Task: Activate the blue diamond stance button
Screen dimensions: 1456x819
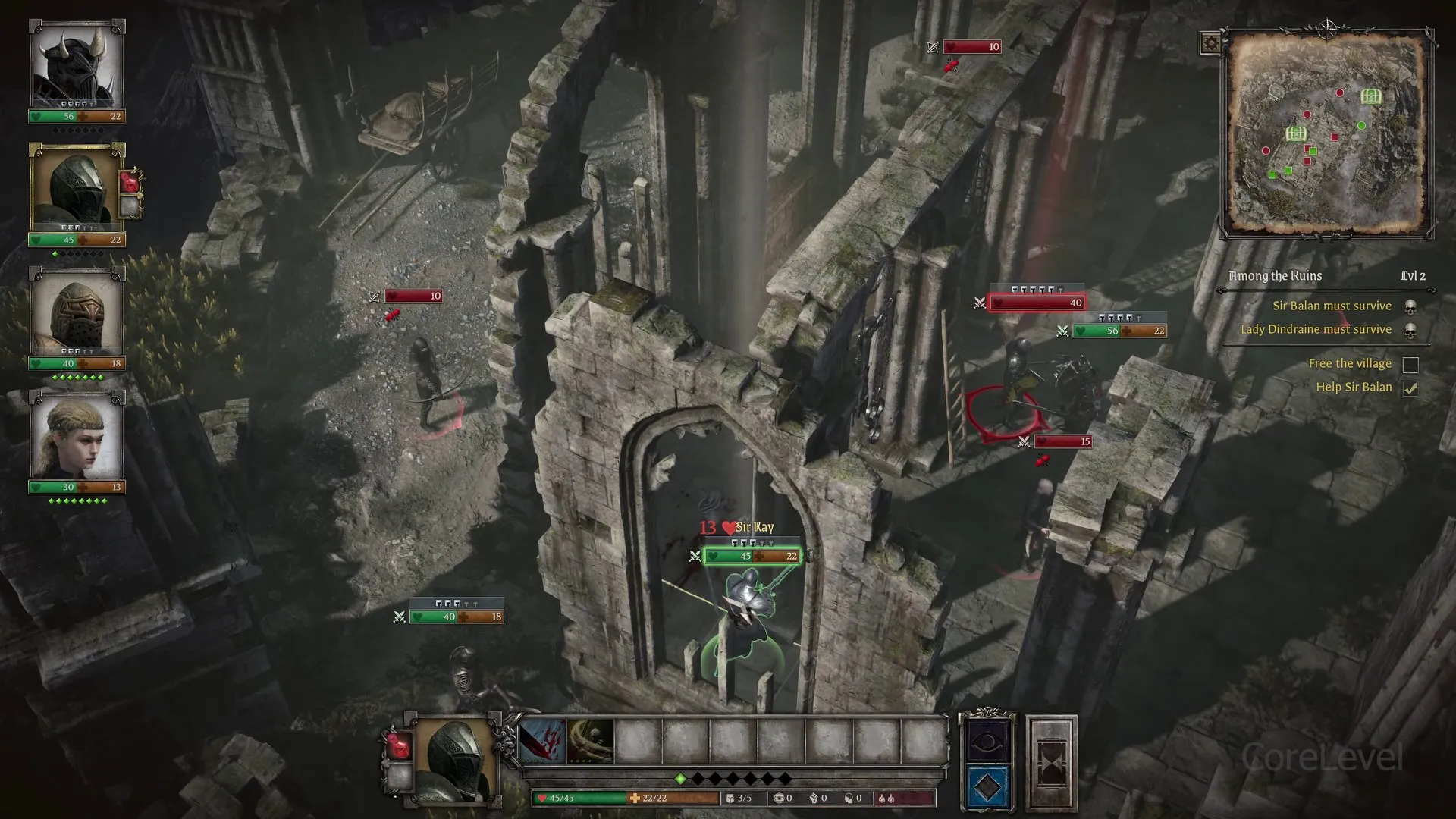Action: coord(987,787)
